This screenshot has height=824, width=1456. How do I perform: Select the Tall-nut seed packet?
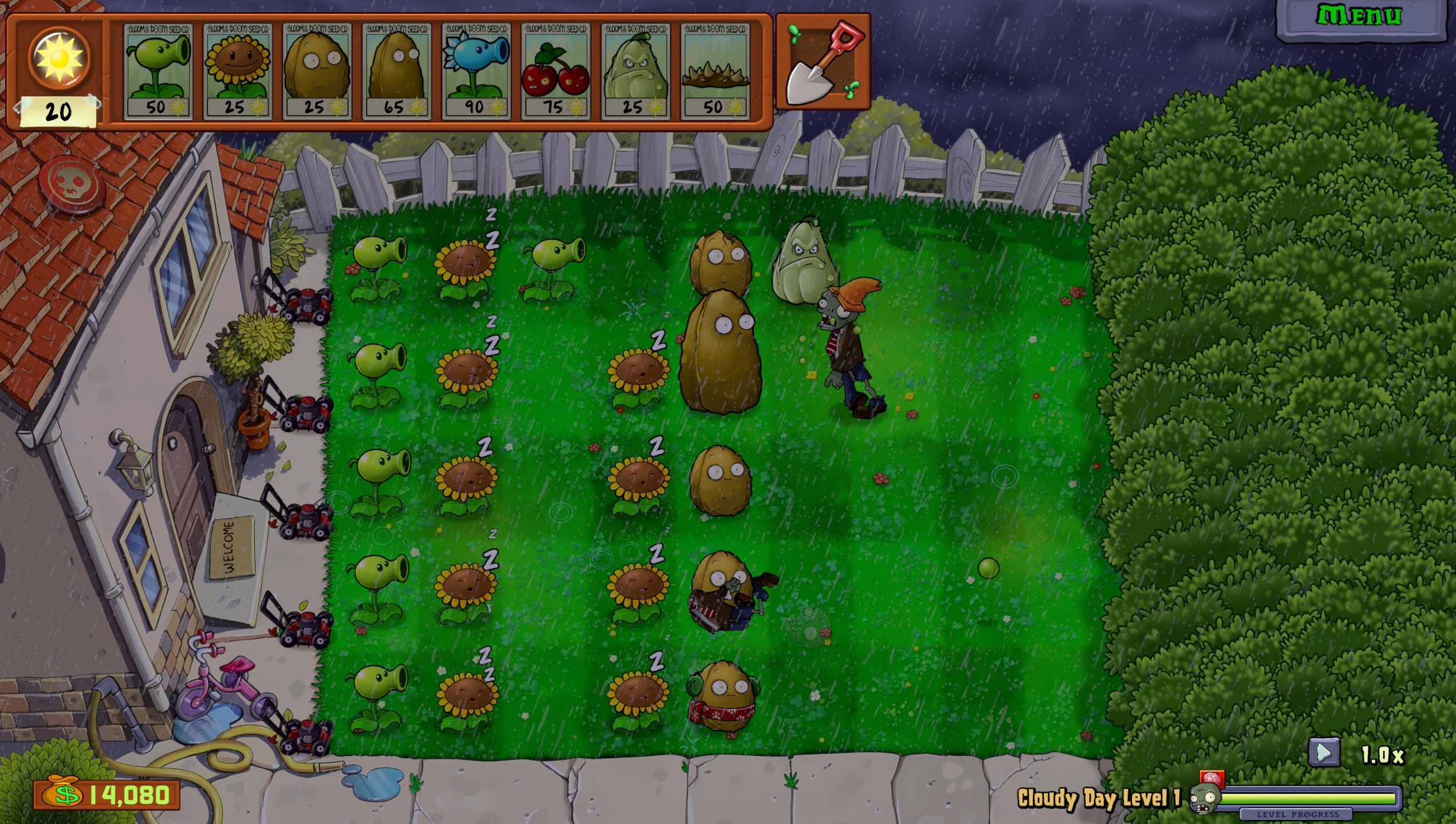398,69
